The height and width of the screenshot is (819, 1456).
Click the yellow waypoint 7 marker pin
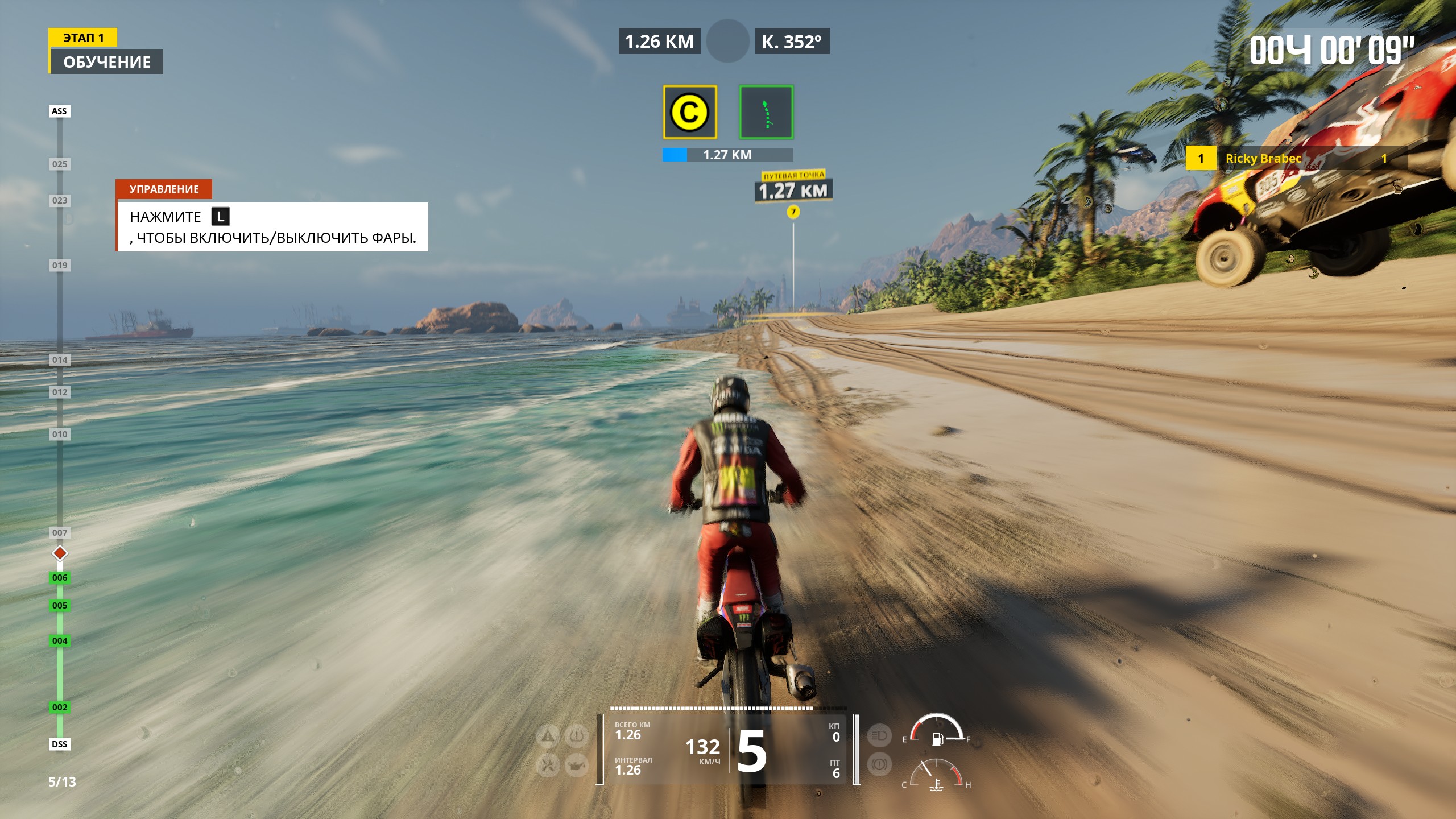[x=793, y=212]
